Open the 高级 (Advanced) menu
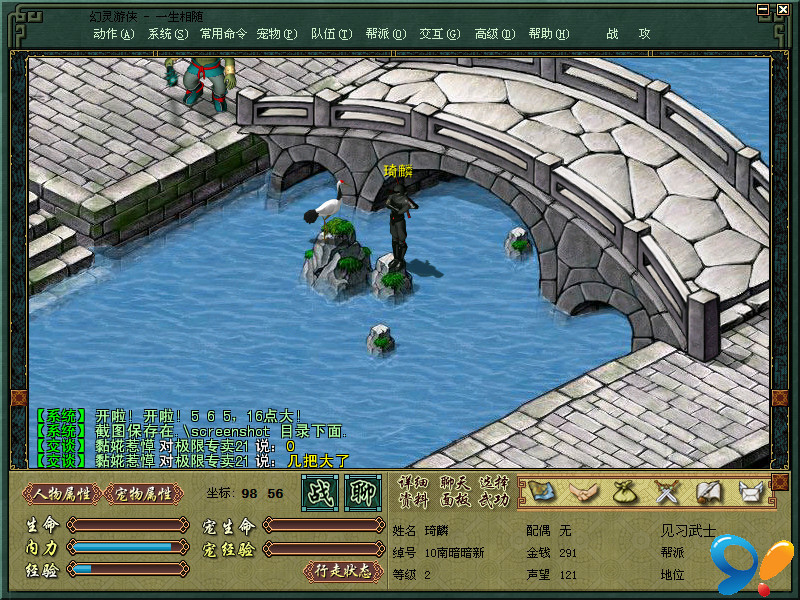The height and width of the screenshot is (600, 800). pos(494,33)
